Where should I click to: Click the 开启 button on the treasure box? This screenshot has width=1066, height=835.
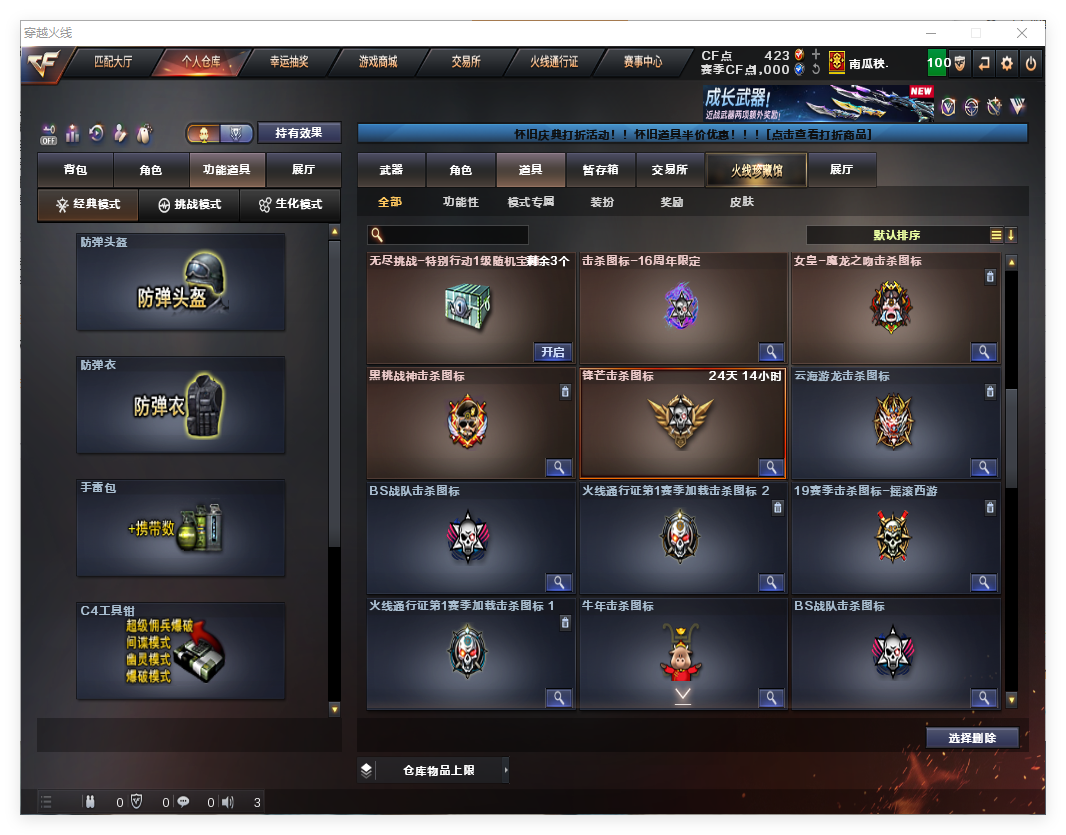point(553,352)
